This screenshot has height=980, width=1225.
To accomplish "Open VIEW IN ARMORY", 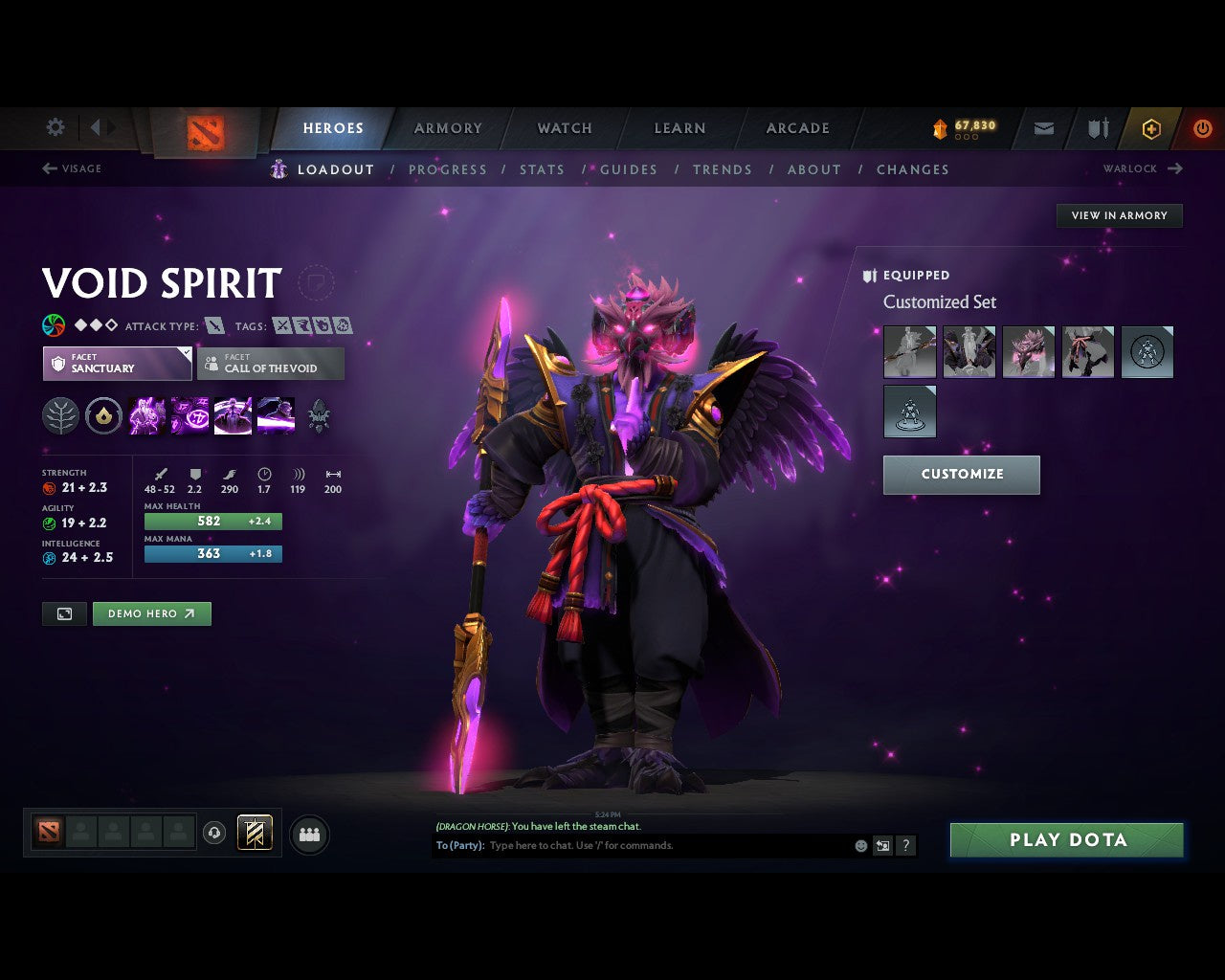I will click(x=1119, y=215).
